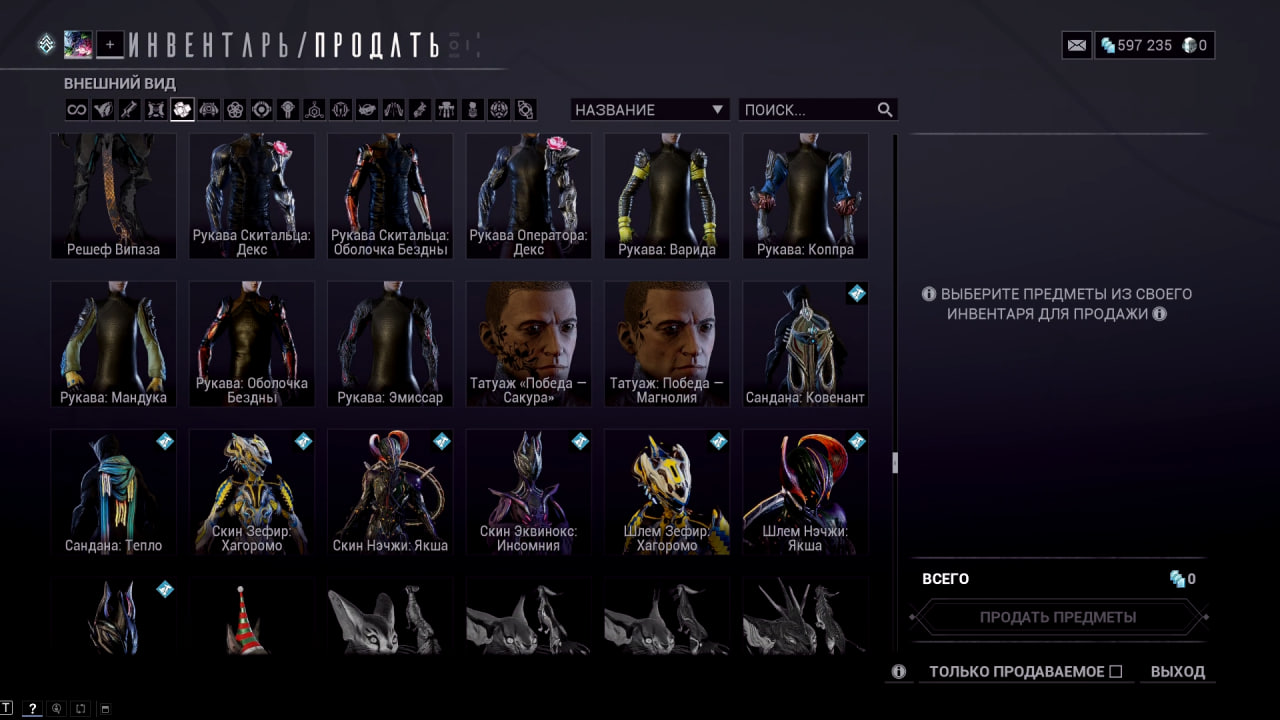
Task: Click the Продать предметы button
Action: point(1058,617)
